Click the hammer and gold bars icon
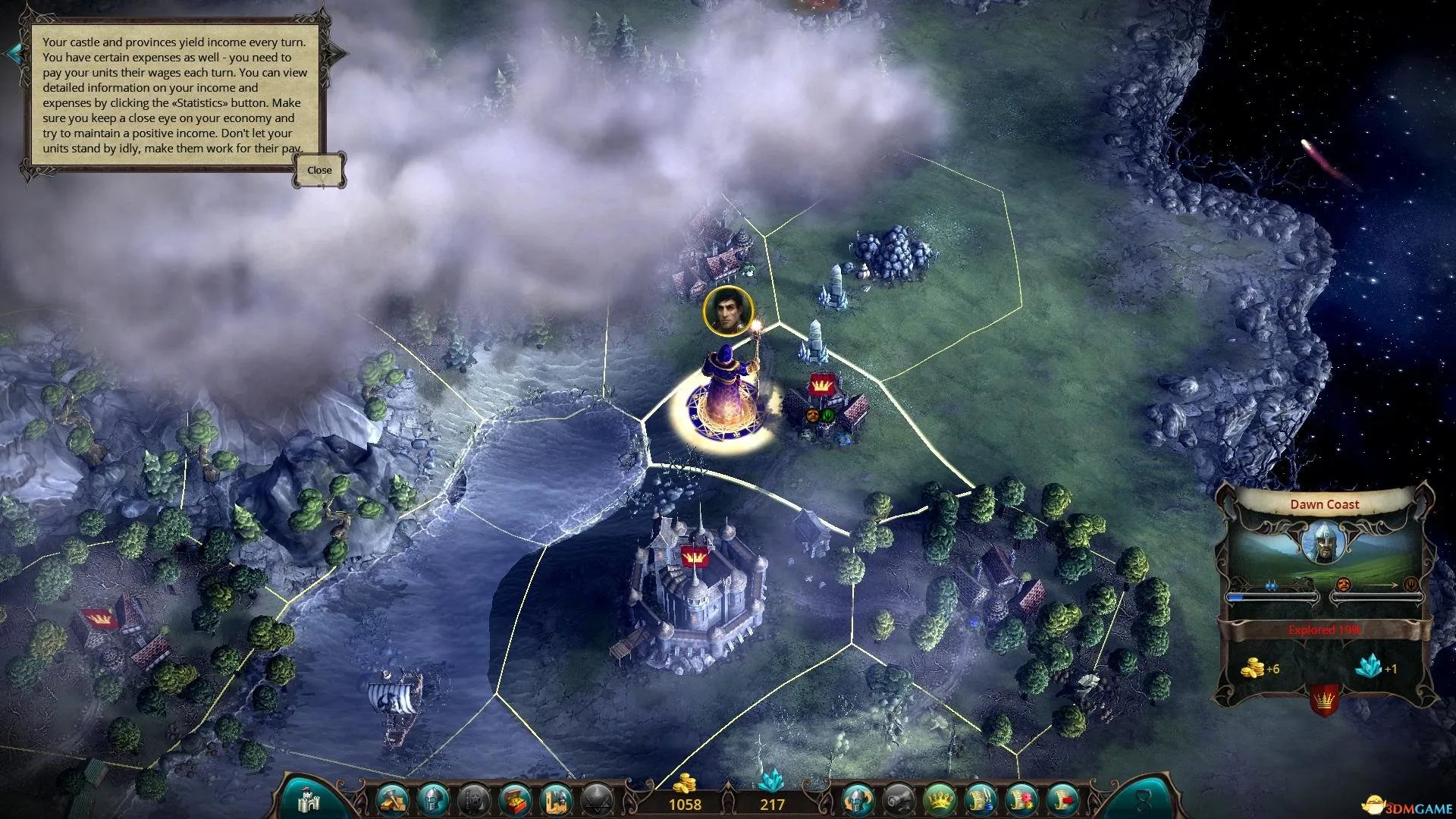 tap(394, 799)
